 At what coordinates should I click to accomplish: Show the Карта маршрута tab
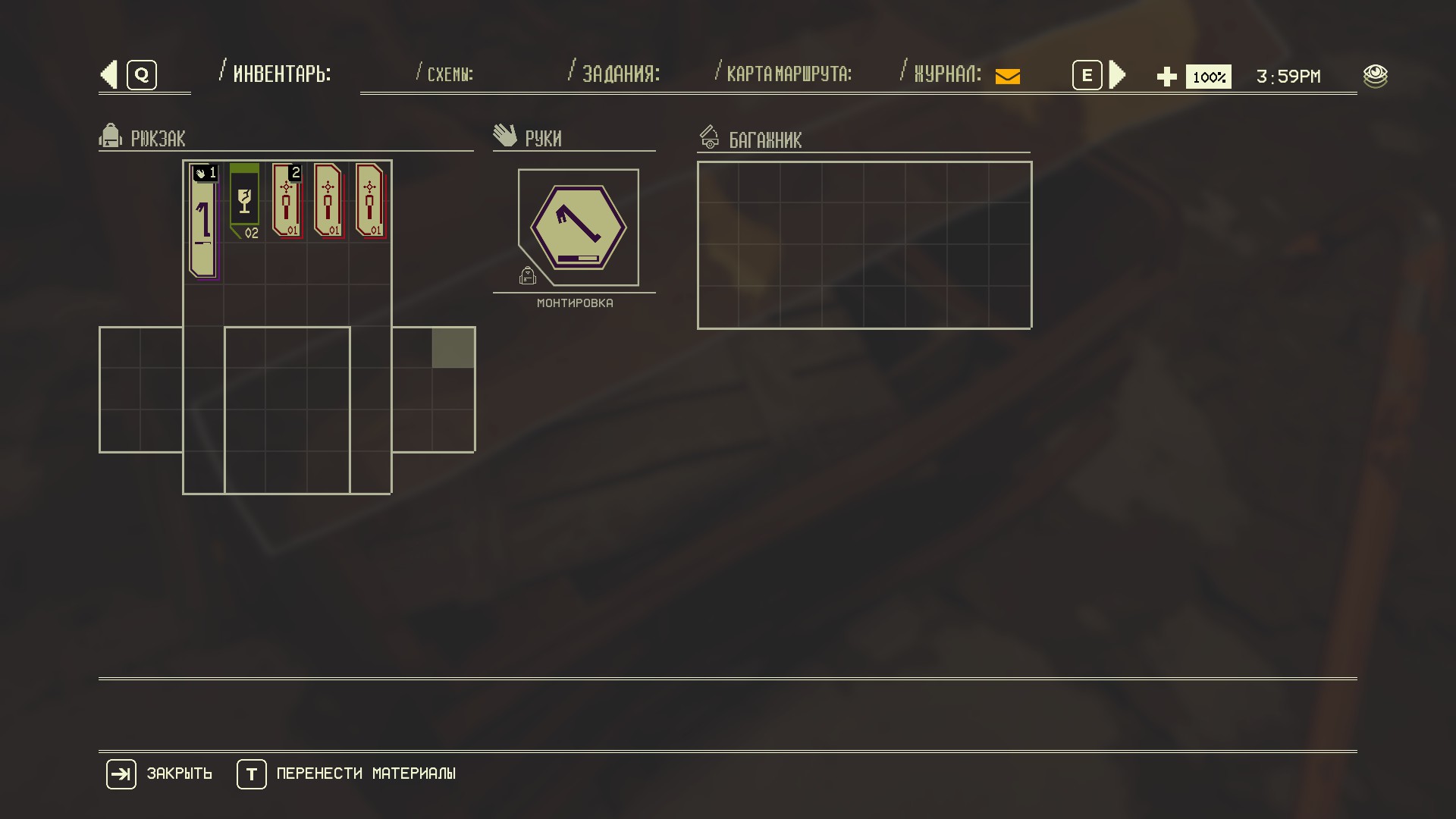[x=789, y=74]
